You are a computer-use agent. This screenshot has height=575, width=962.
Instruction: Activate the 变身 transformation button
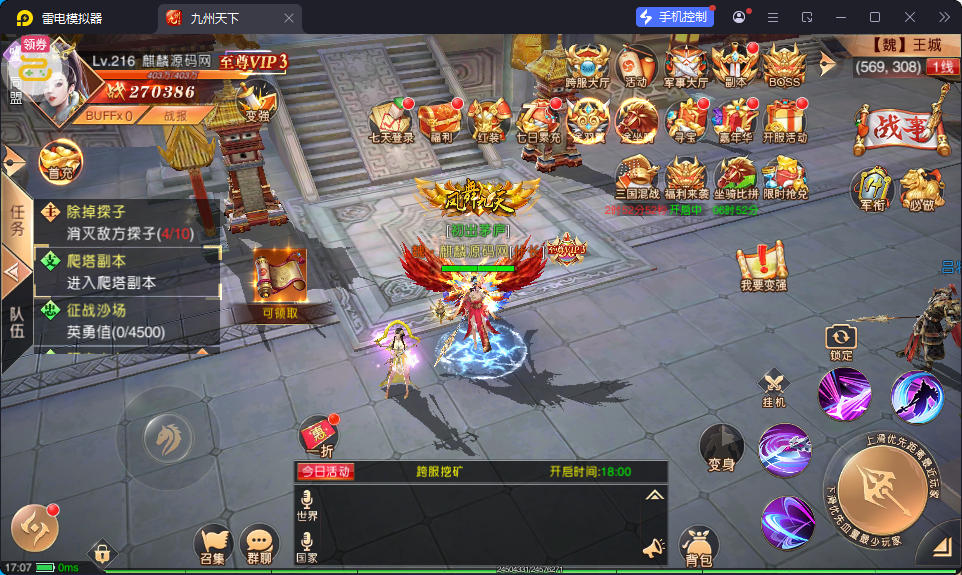point(721,446)
